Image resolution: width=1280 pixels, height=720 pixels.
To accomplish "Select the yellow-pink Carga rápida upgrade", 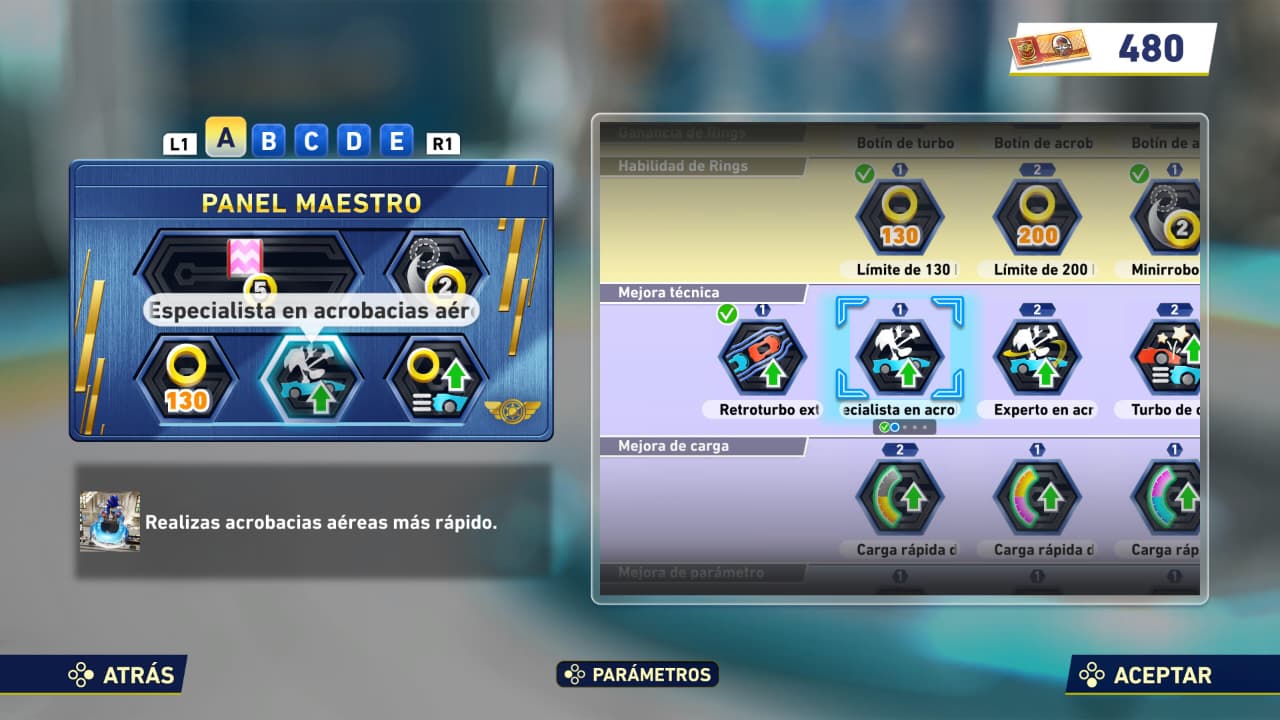I will pos(1037,497).
